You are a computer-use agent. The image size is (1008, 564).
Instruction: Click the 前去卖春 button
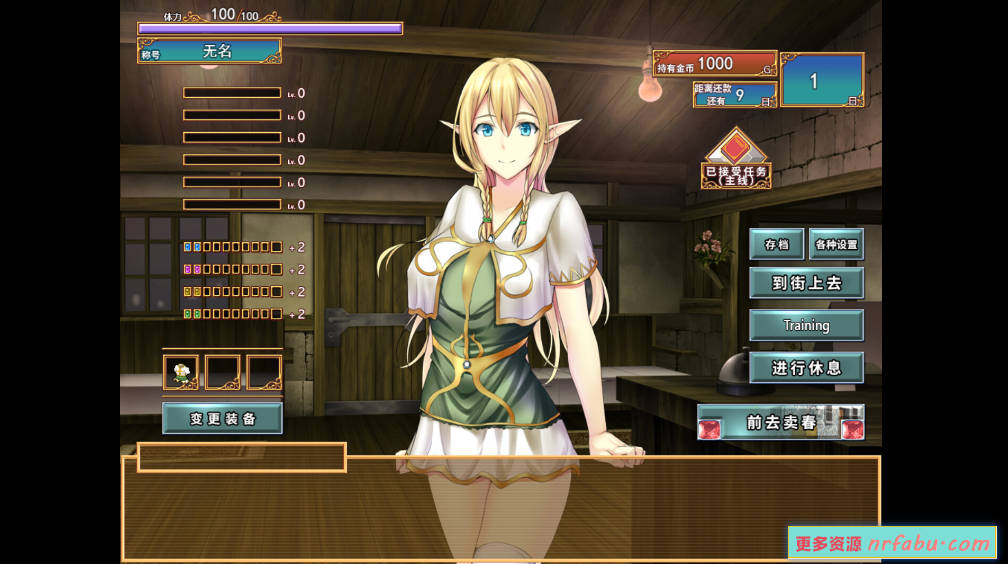coord(781,422)
